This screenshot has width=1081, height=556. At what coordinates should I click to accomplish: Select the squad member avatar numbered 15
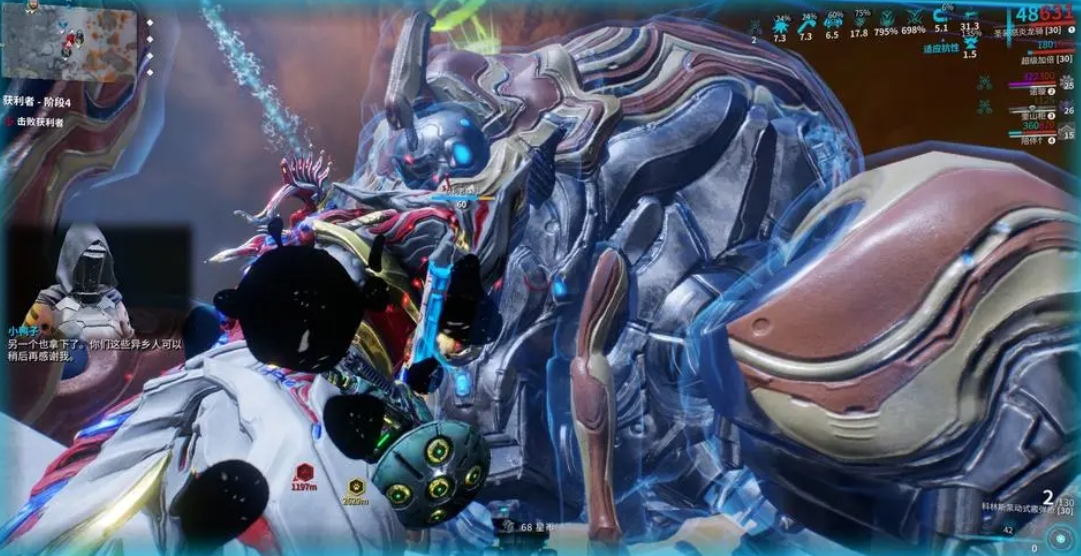1067,130
